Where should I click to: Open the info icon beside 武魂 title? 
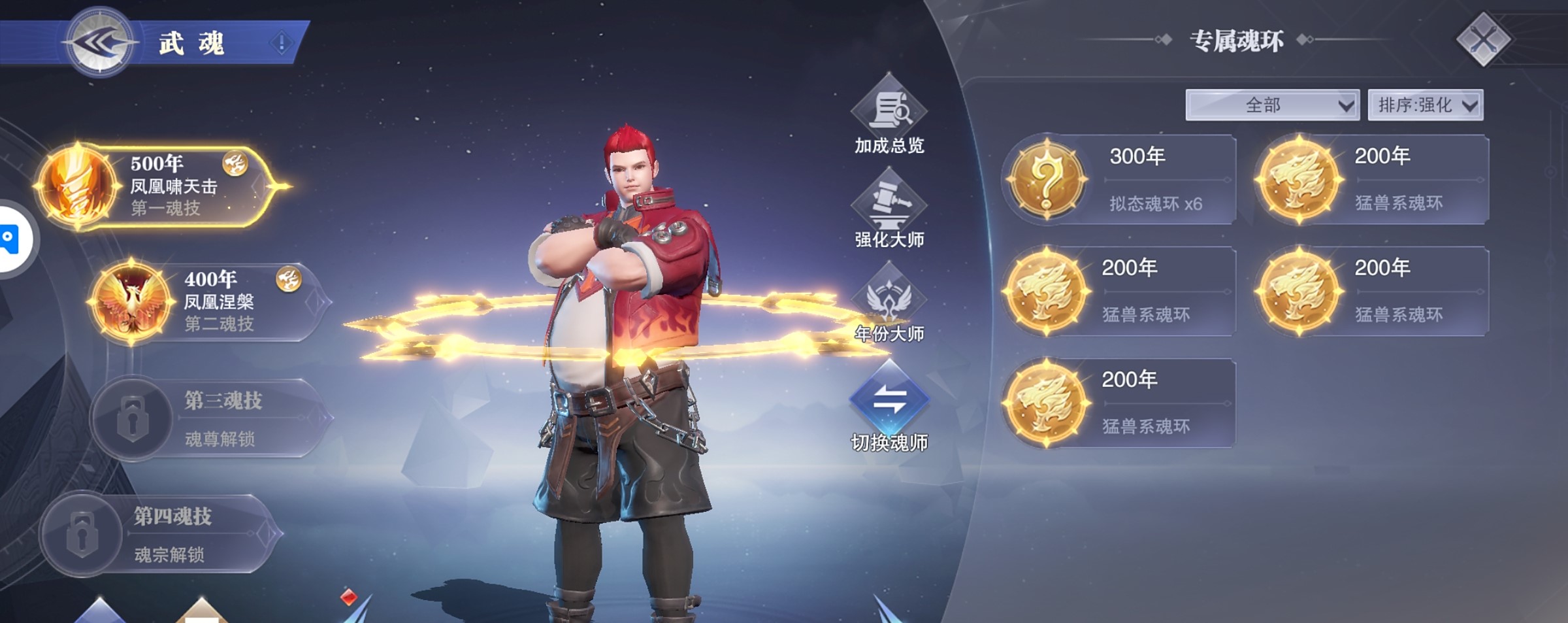tap(282, 43)
